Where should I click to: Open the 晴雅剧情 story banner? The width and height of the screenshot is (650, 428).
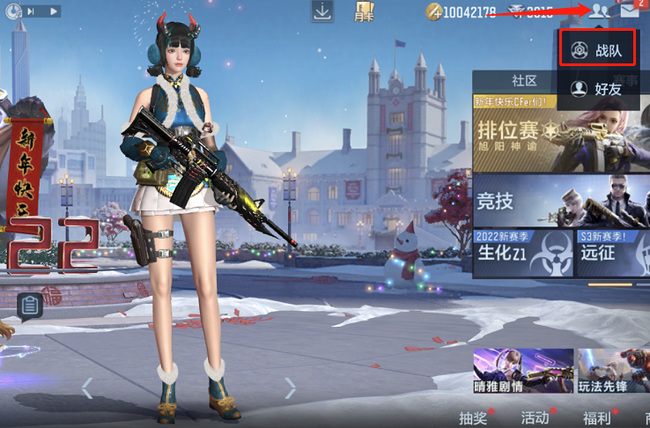pos(522,370)
